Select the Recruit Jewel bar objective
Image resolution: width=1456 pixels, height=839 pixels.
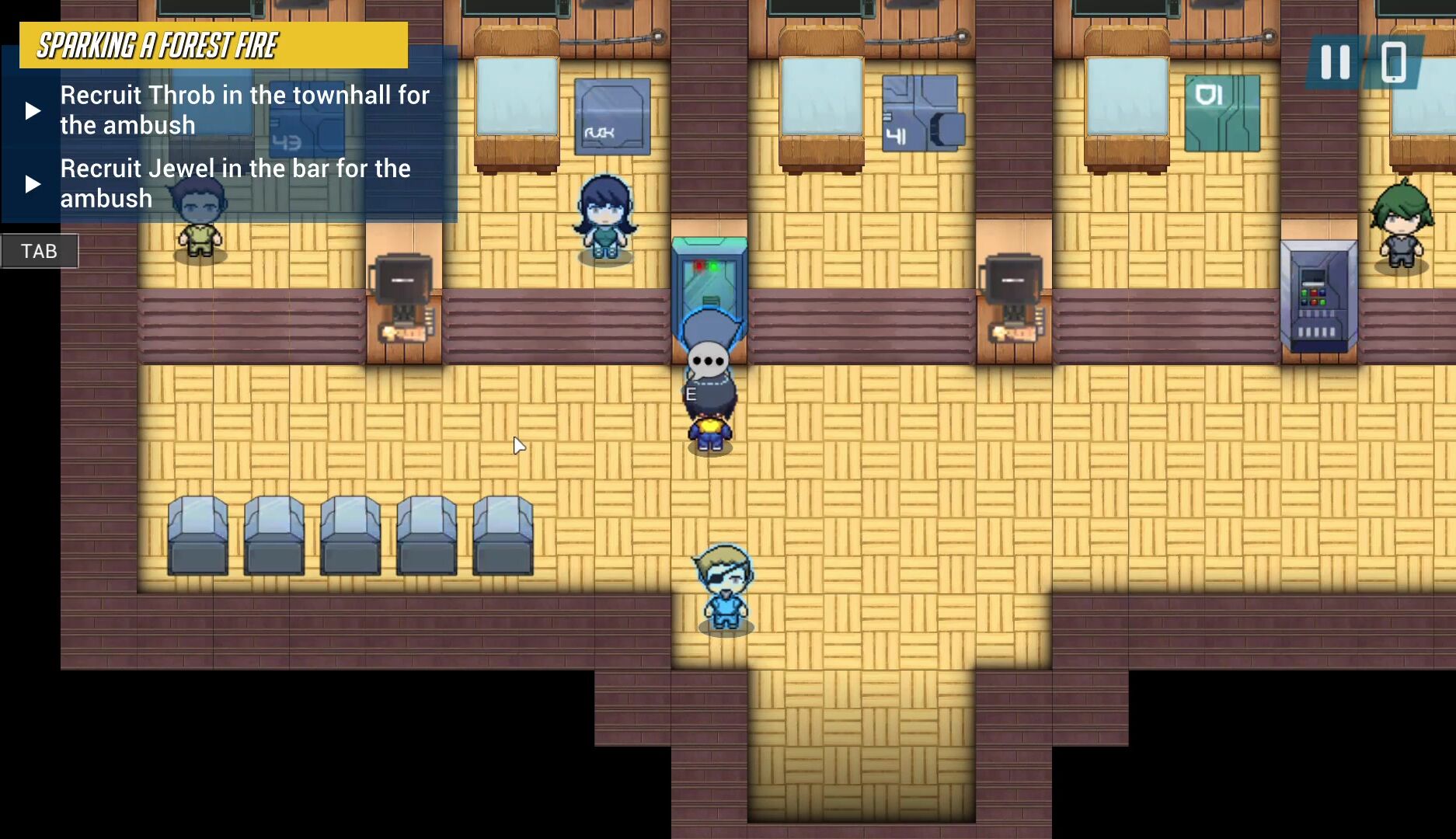[235, 183]
